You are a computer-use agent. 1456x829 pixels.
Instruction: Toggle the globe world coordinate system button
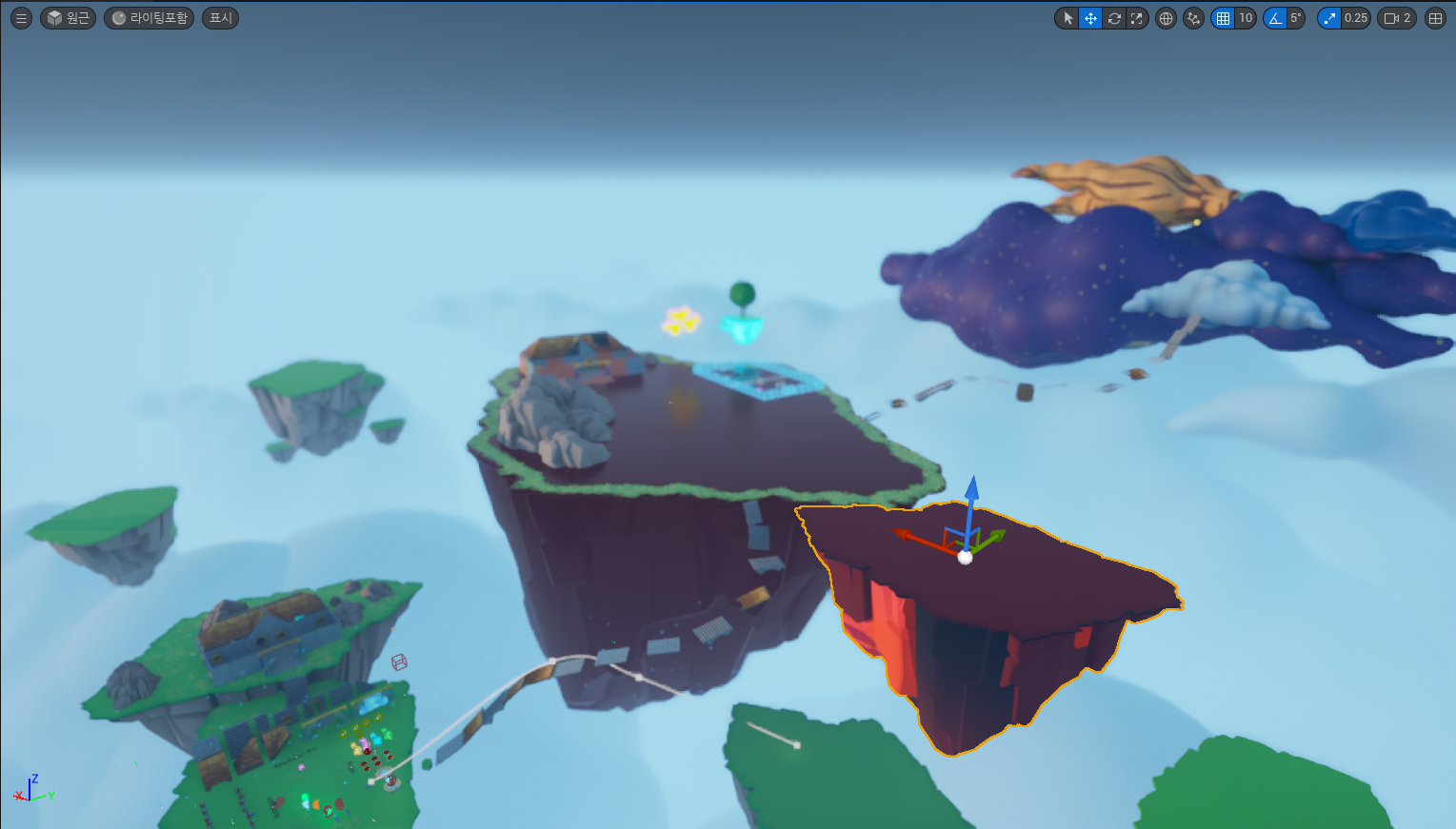coord(1166,18)
